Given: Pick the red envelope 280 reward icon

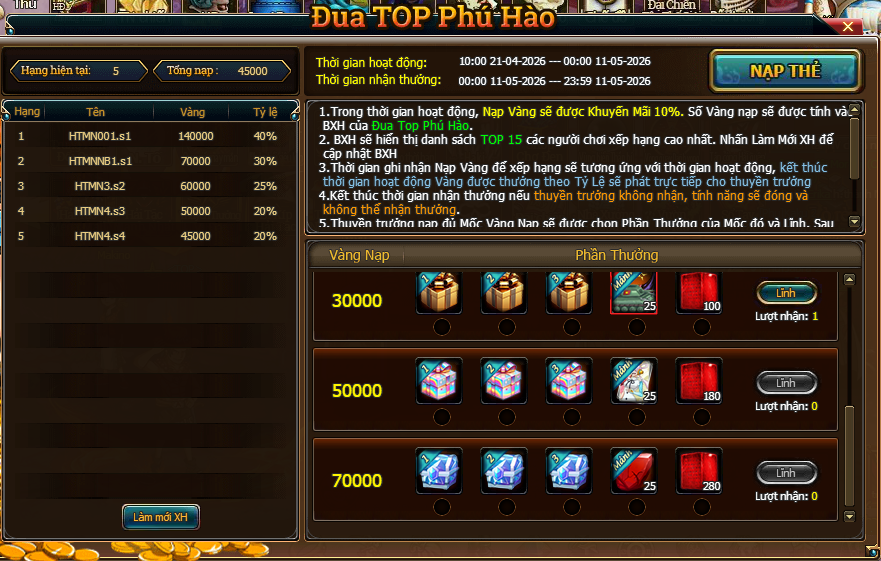Looking at the screenshot, I should click(699, 470).
